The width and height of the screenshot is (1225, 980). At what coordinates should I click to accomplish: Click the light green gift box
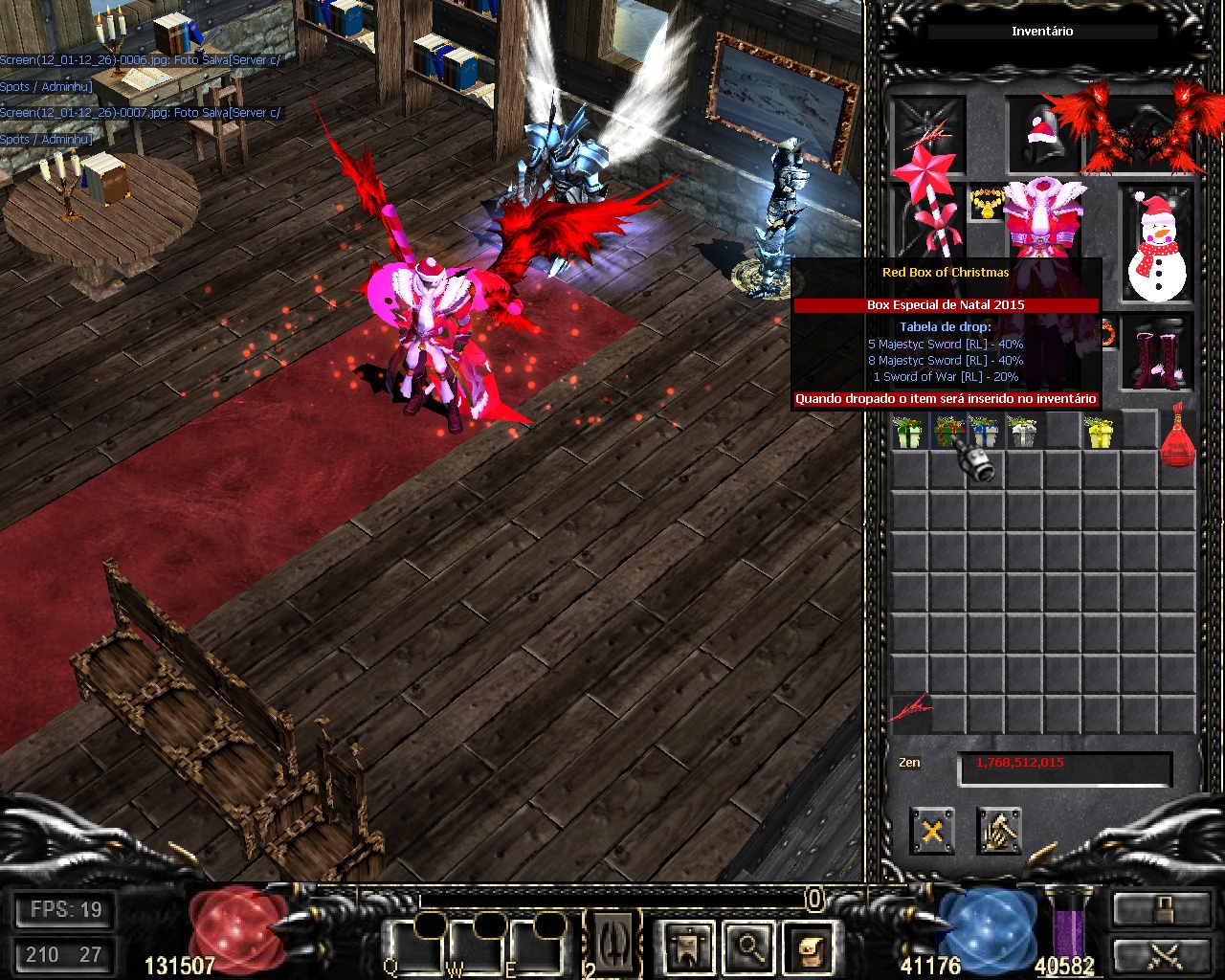908,433
